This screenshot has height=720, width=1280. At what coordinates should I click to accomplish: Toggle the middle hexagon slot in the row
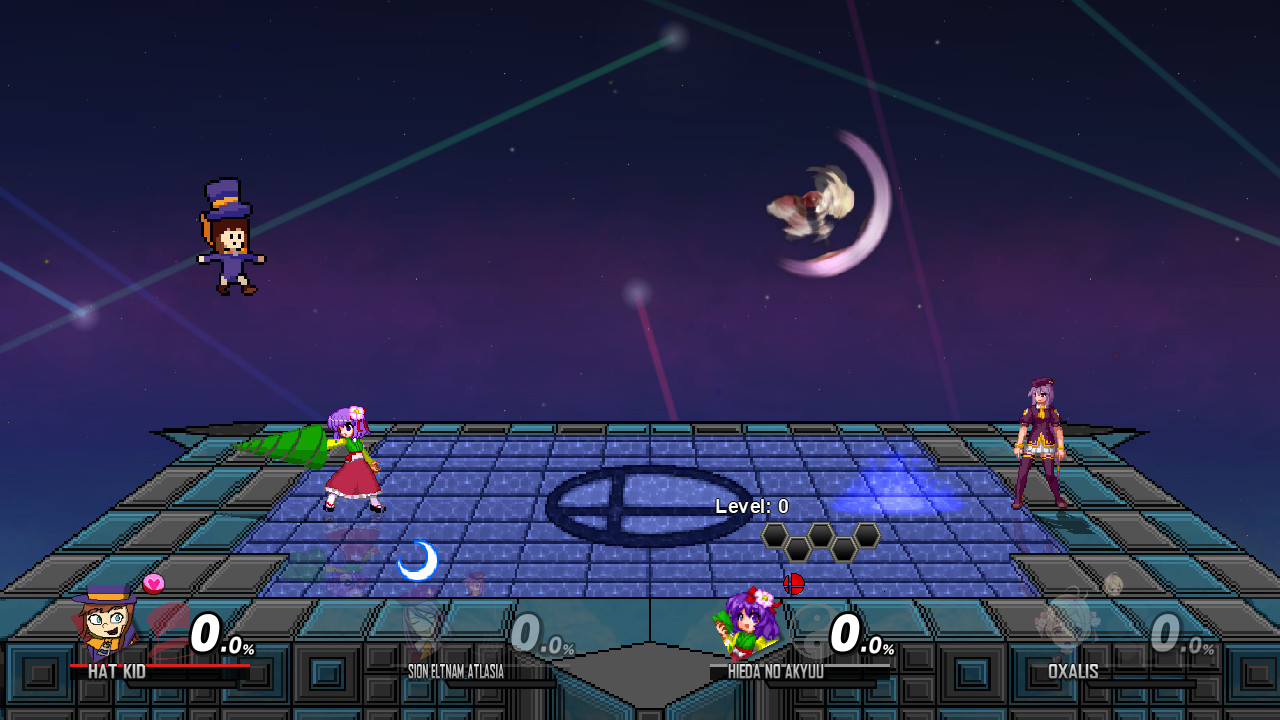[x=820, y=536]
